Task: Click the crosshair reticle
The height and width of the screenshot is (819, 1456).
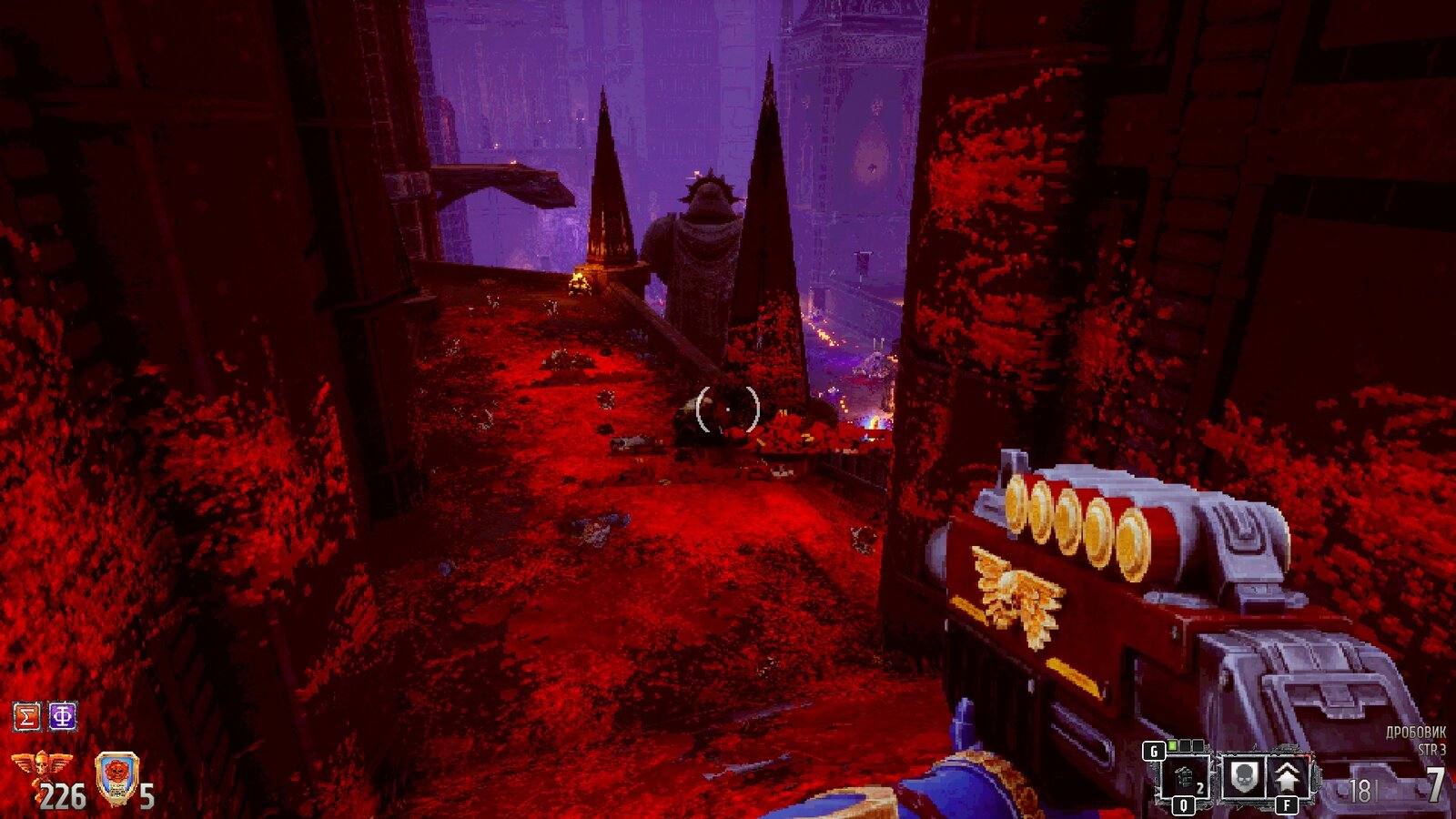Action: tap(726, 408)
